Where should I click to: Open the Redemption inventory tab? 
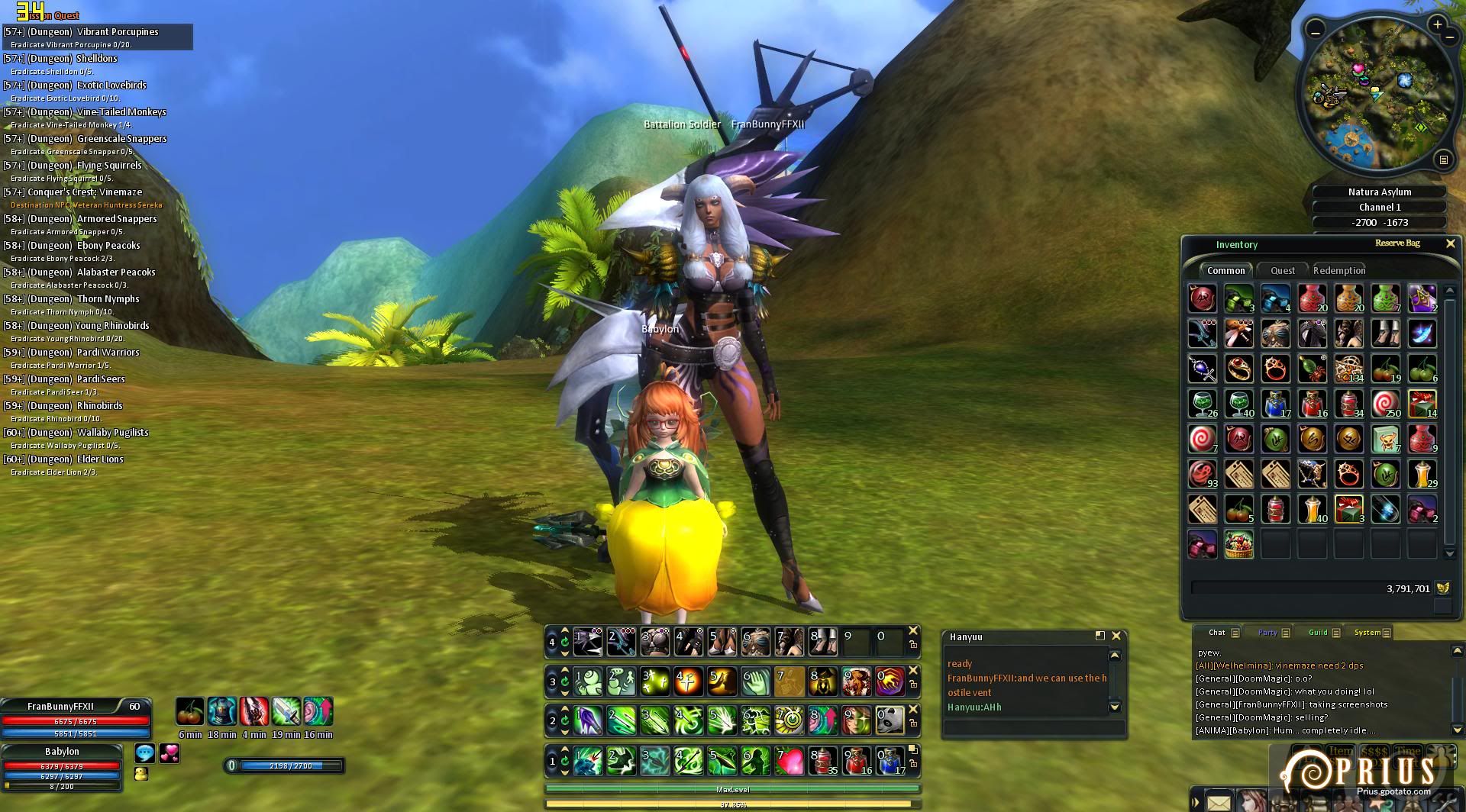tap(1339, 270)
